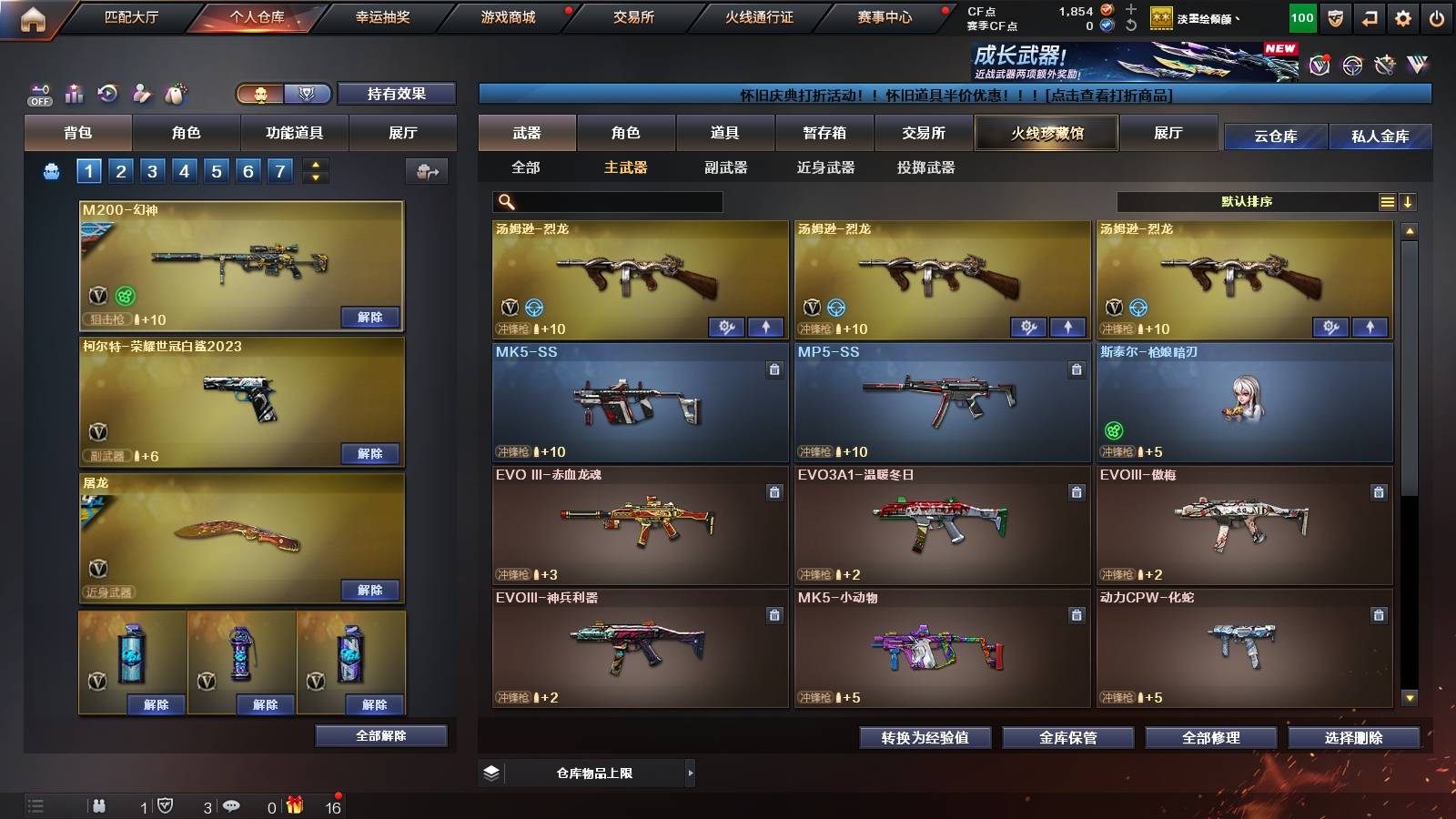The width and height of the screenshot is (1456, 819).
Task: Open the dog tag icon in the toolbar
Action: (x=175, y=94)
